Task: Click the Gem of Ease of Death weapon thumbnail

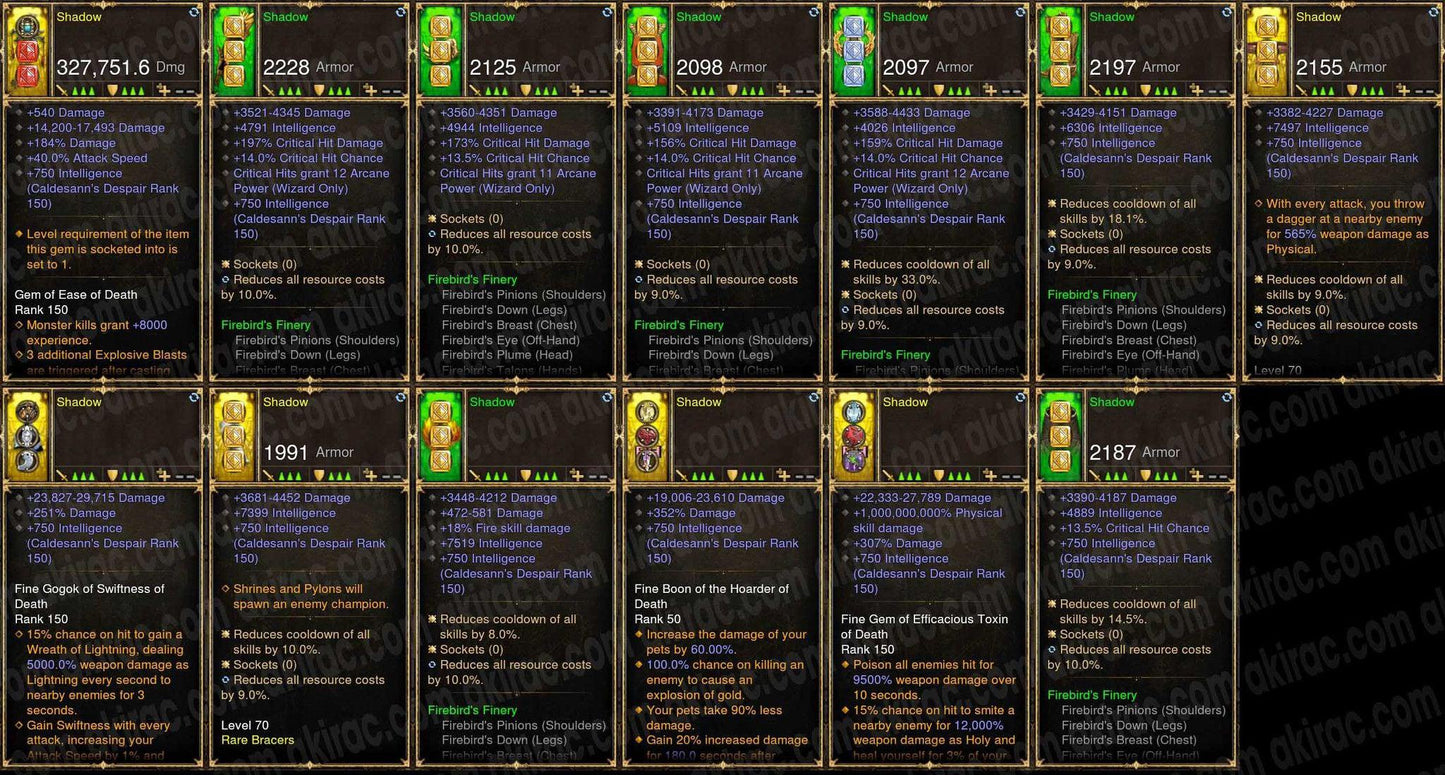Action: tap(27, 48)
